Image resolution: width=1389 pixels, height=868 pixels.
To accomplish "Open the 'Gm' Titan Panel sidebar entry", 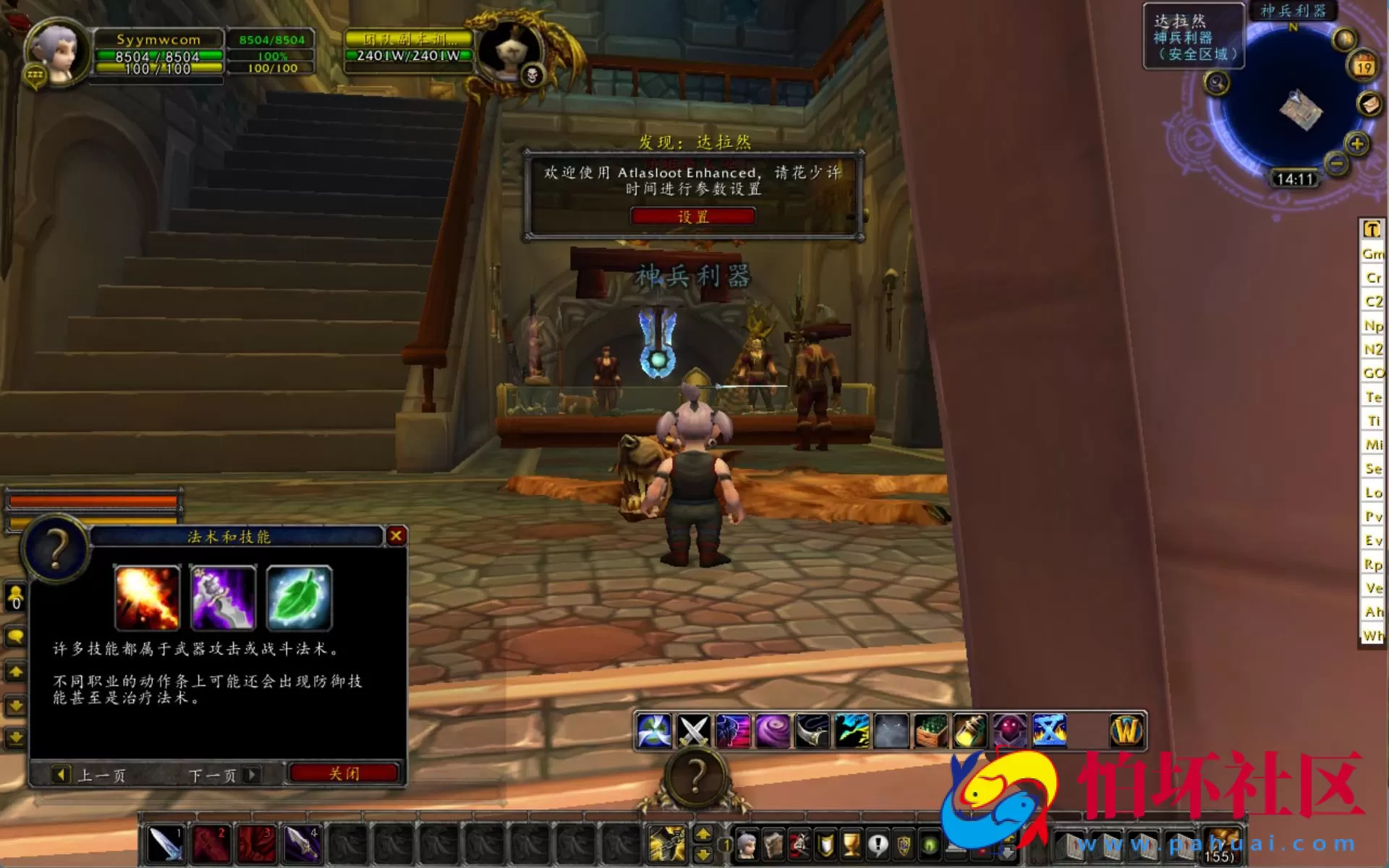I will click(1371, 255).
